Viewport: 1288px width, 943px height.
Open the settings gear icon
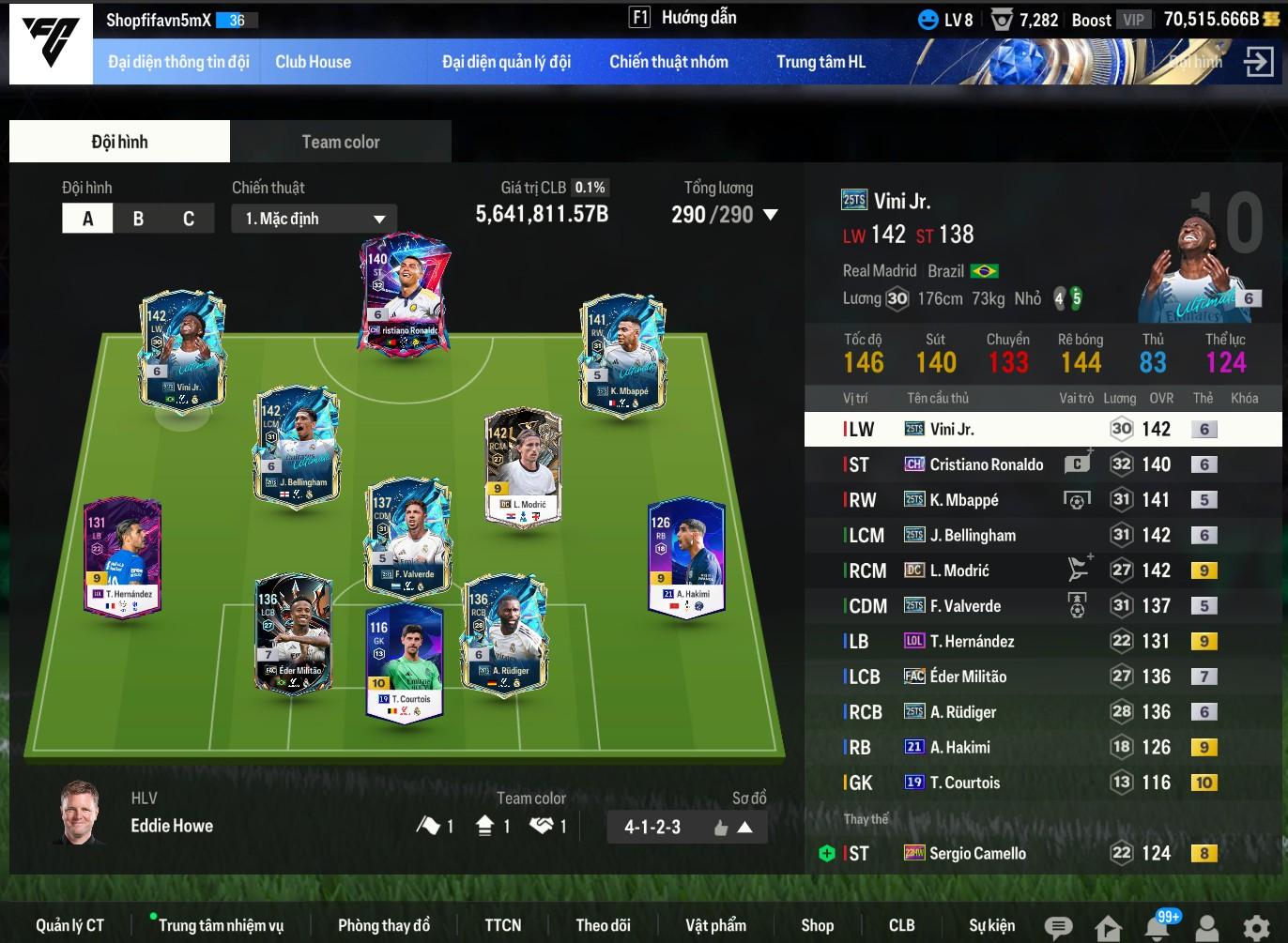tap(1256, 927)
